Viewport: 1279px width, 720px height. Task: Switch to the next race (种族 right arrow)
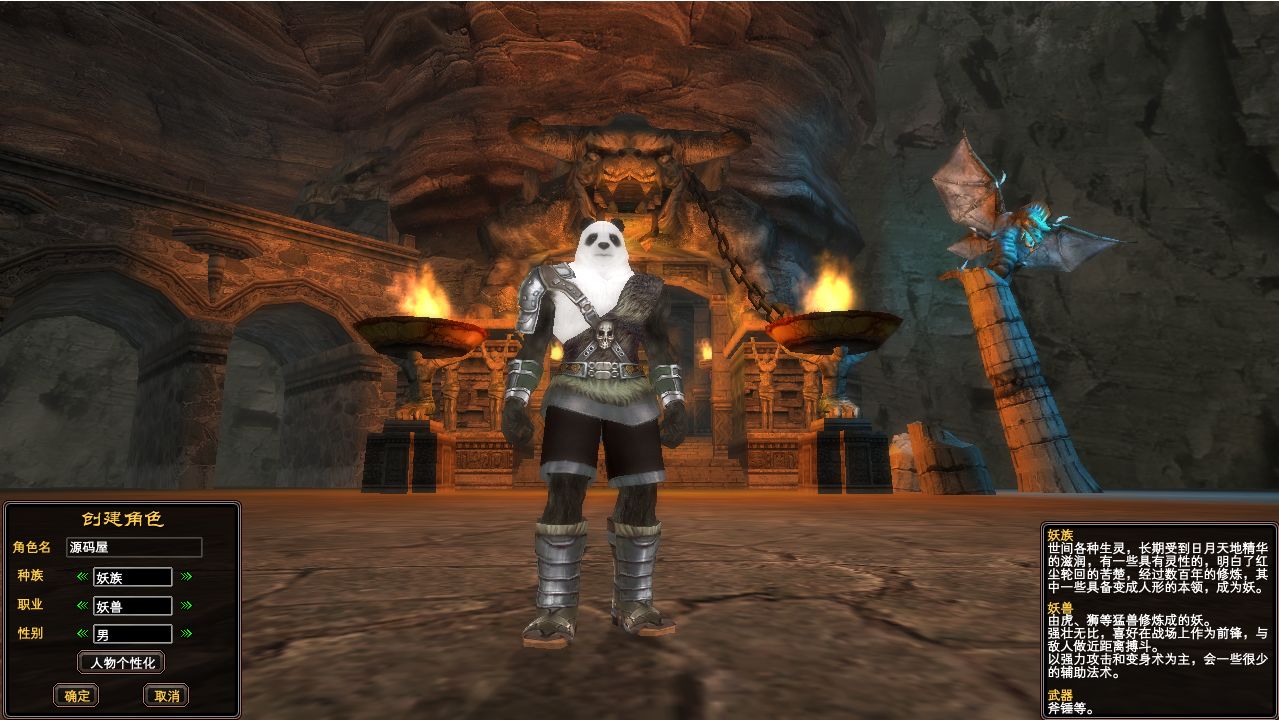(186, 576)
